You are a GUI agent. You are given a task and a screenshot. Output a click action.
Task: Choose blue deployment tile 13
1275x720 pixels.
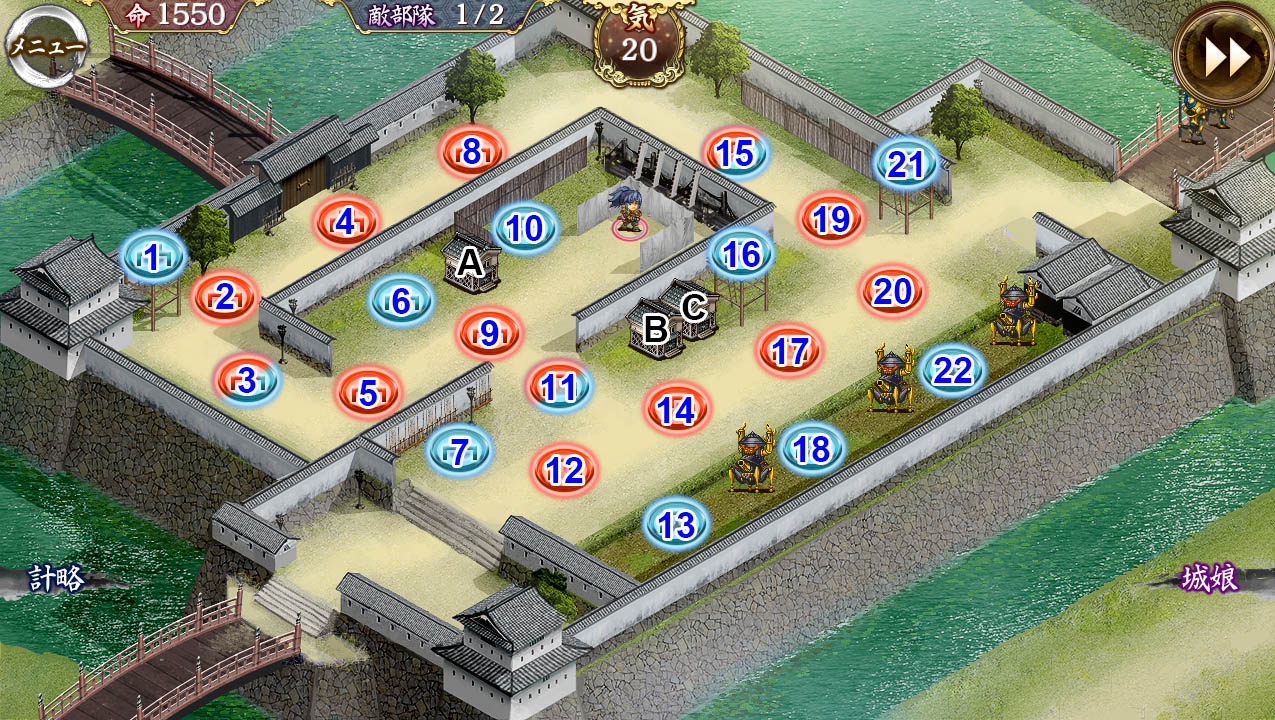pyautogui.click(x=677, y=524)
